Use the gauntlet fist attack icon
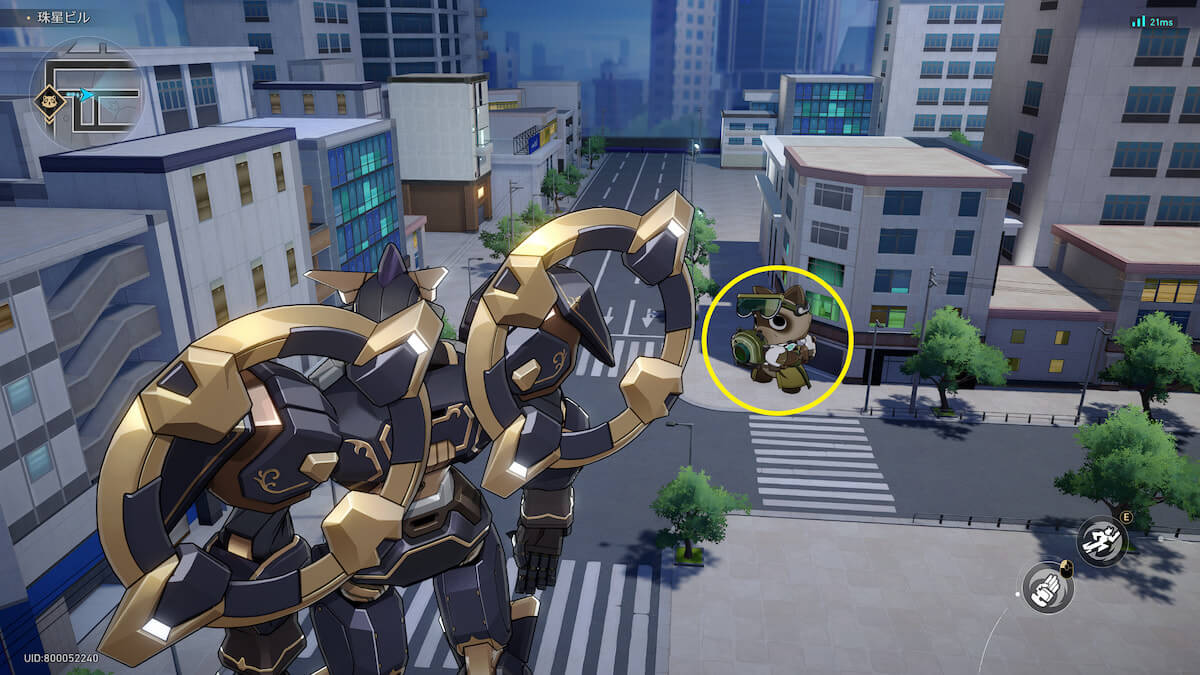The width and height of the screenshot is (1200, 675). coord(1047,588)
